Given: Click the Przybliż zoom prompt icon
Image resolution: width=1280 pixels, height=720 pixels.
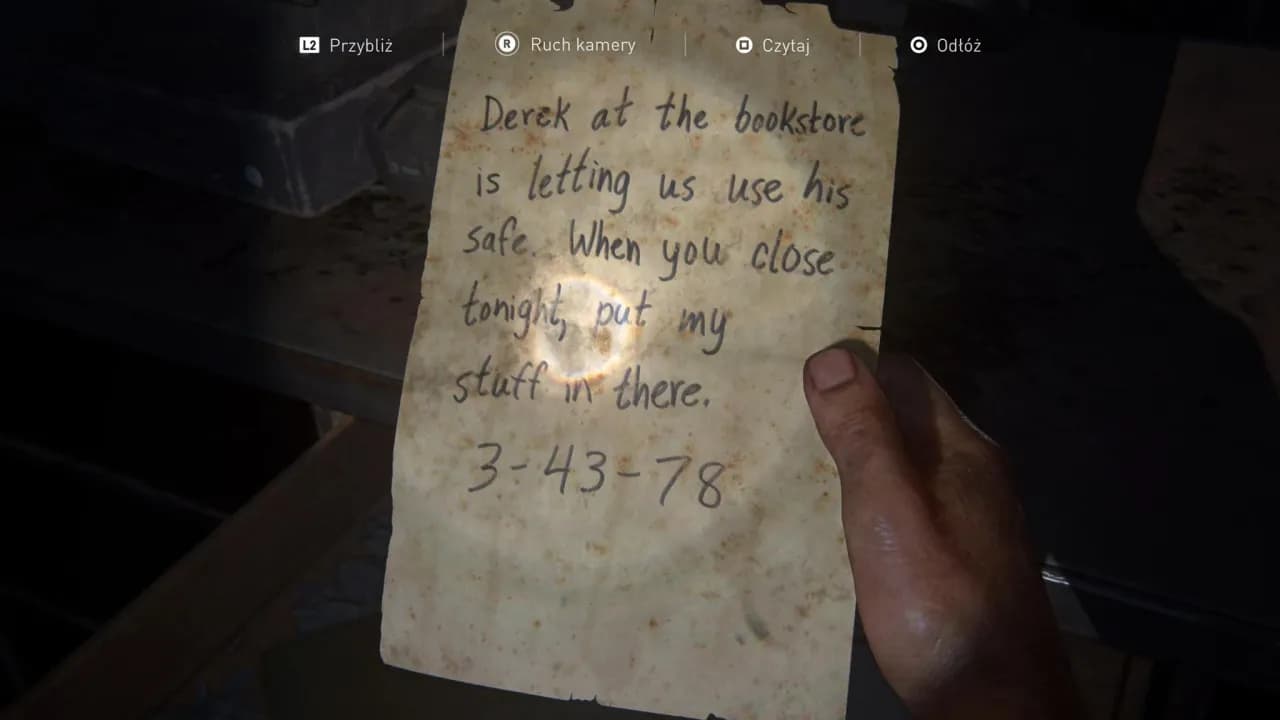Looking at the screenshot, I should click(307, 44).
